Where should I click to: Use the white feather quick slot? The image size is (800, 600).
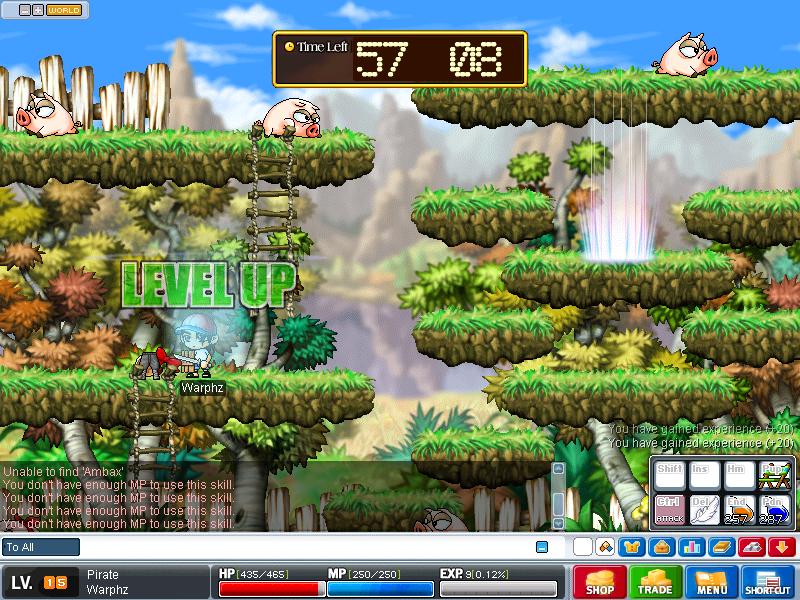click(703, 510)
